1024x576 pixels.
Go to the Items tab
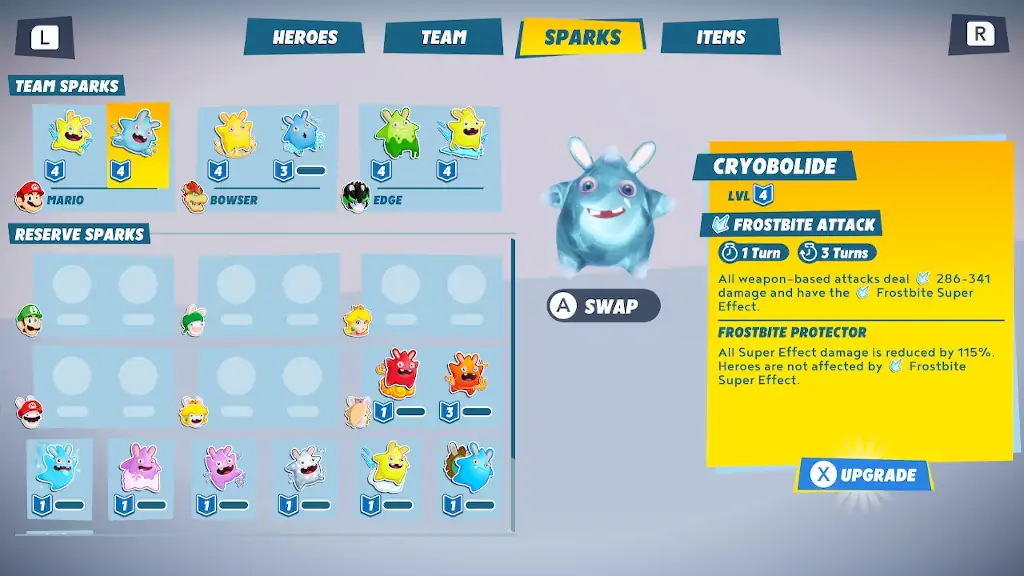point(721,38)
